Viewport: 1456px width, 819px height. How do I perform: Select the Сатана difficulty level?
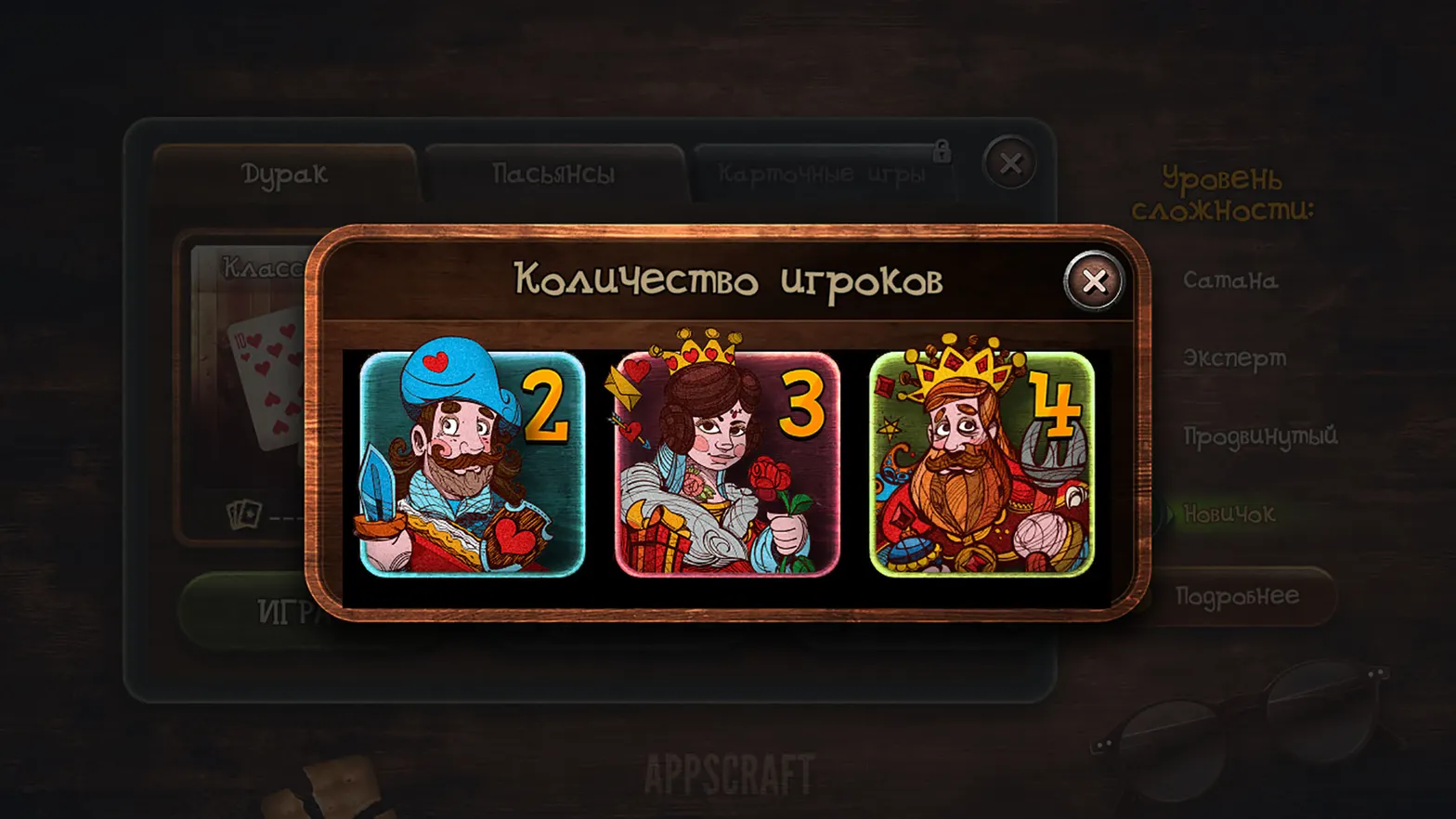coord(1230,282)
